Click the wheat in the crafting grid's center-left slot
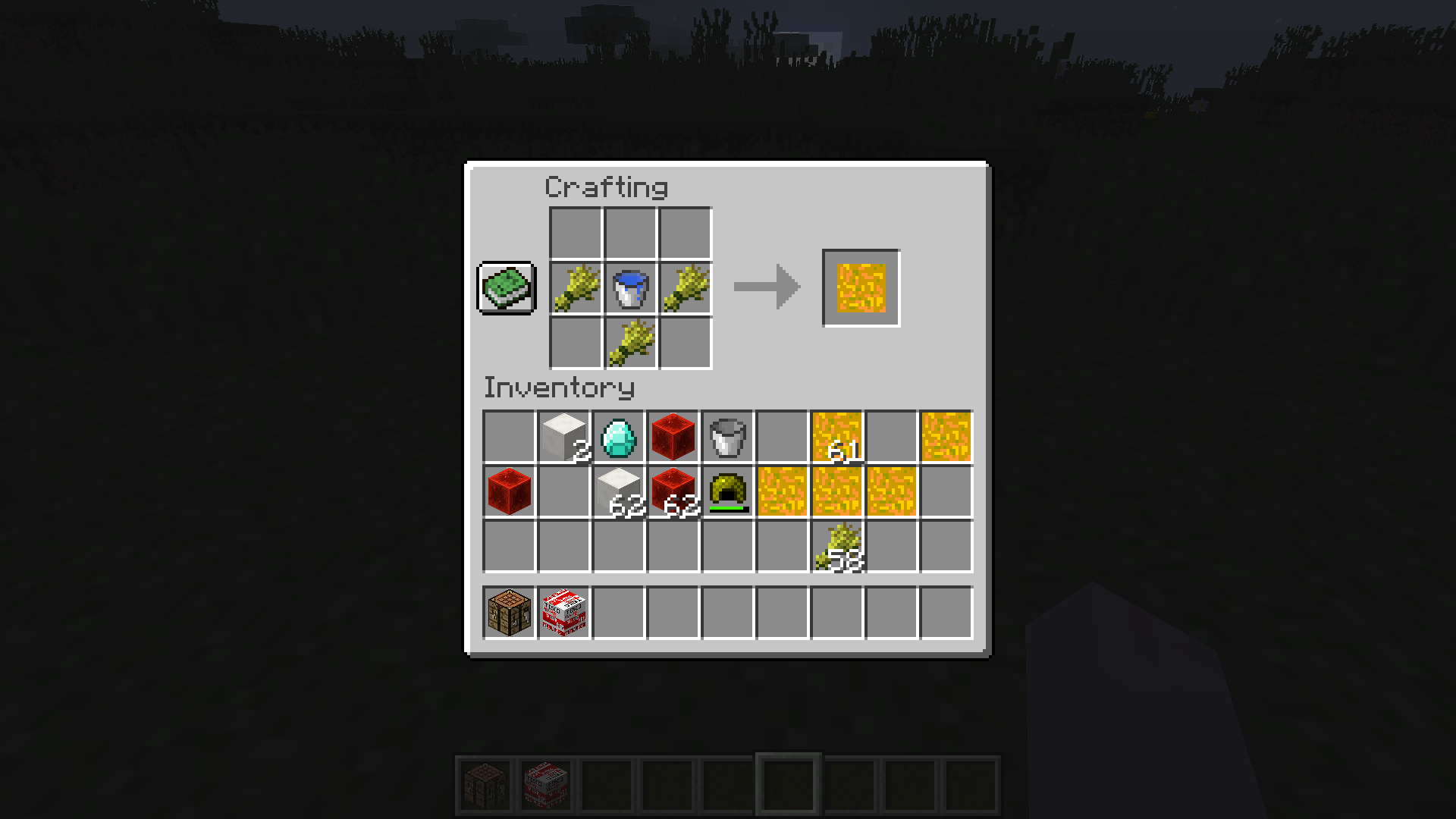 pyautogui.click(x=574, y=288)
